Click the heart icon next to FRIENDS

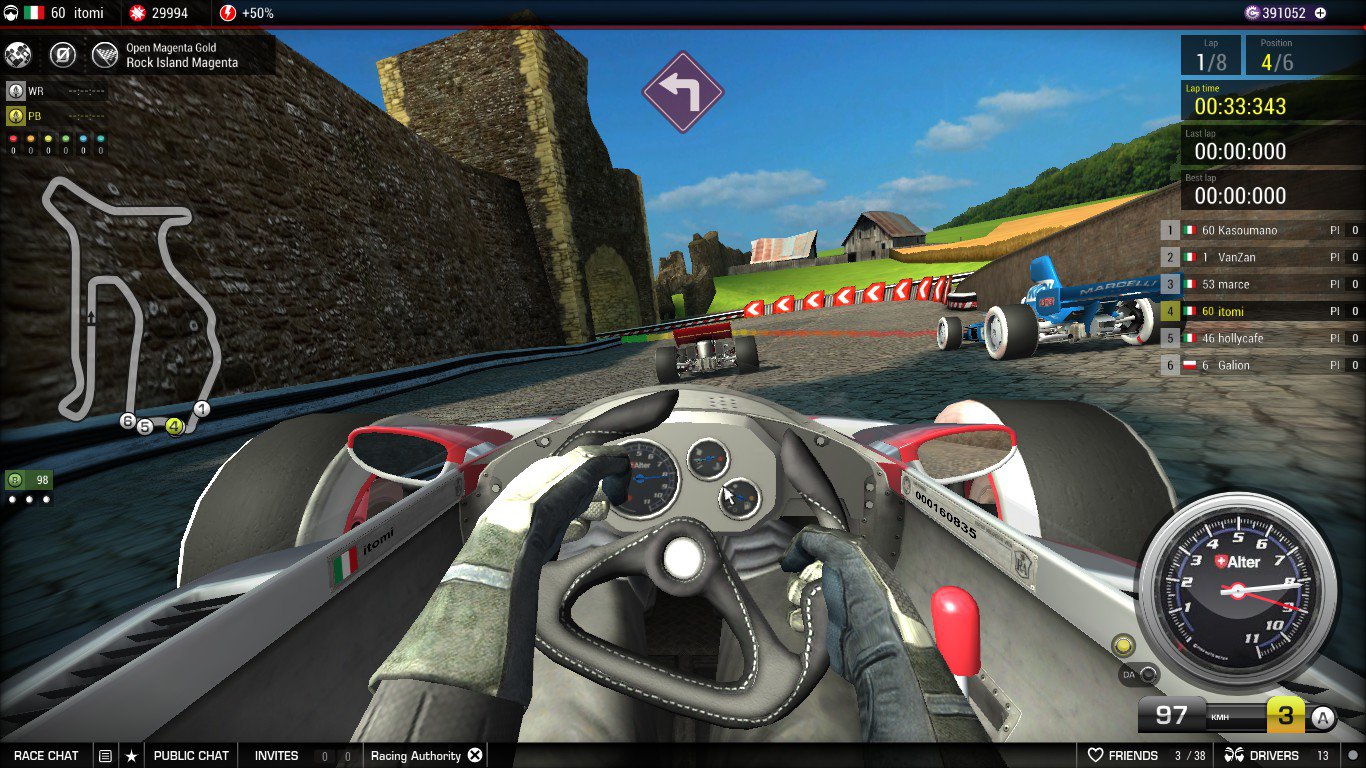click(1096, 755)
